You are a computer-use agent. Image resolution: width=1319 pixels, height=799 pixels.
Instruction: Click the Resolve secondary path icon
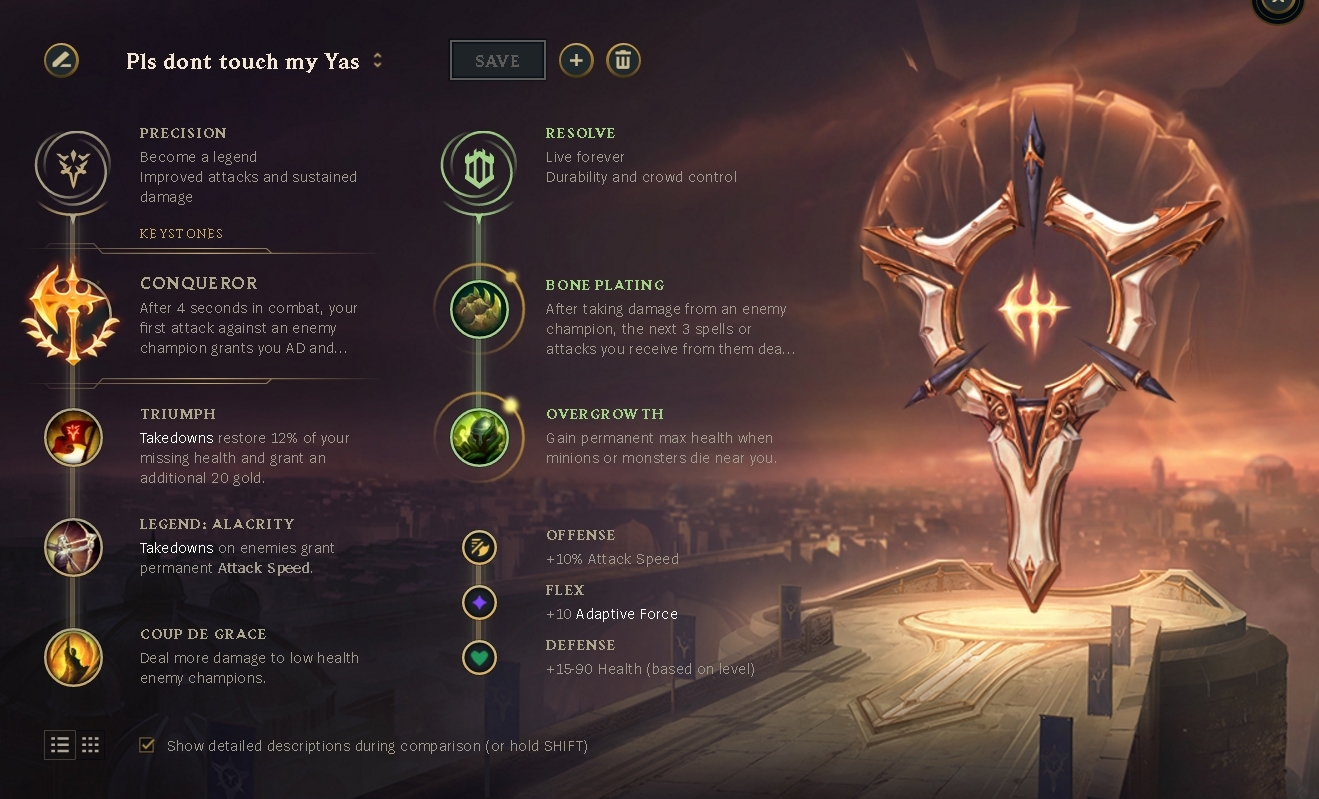[478, 169]
